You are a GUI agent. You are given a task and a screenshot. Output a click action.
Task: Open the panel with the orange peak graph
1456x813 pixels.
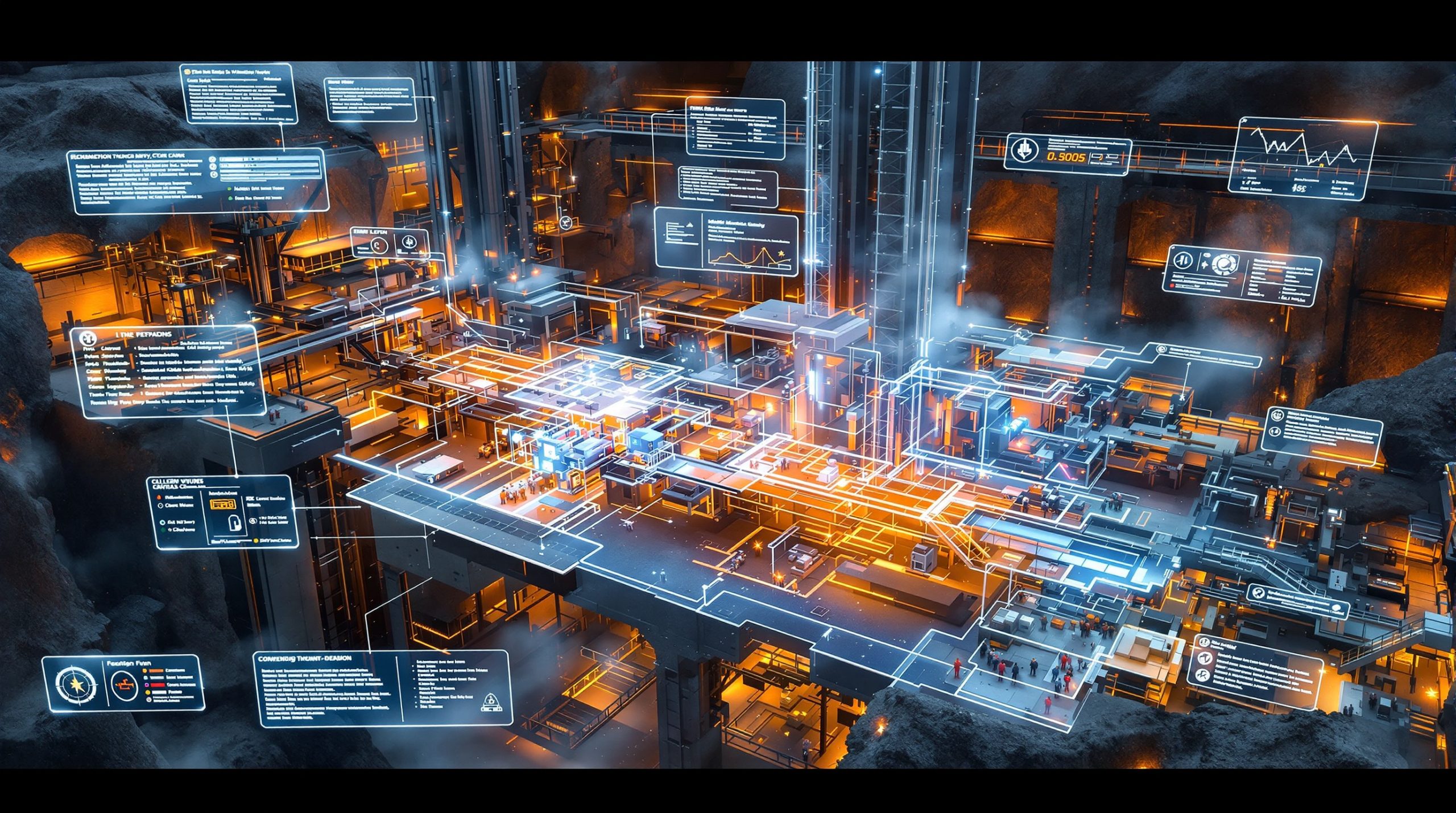point(726,245)
